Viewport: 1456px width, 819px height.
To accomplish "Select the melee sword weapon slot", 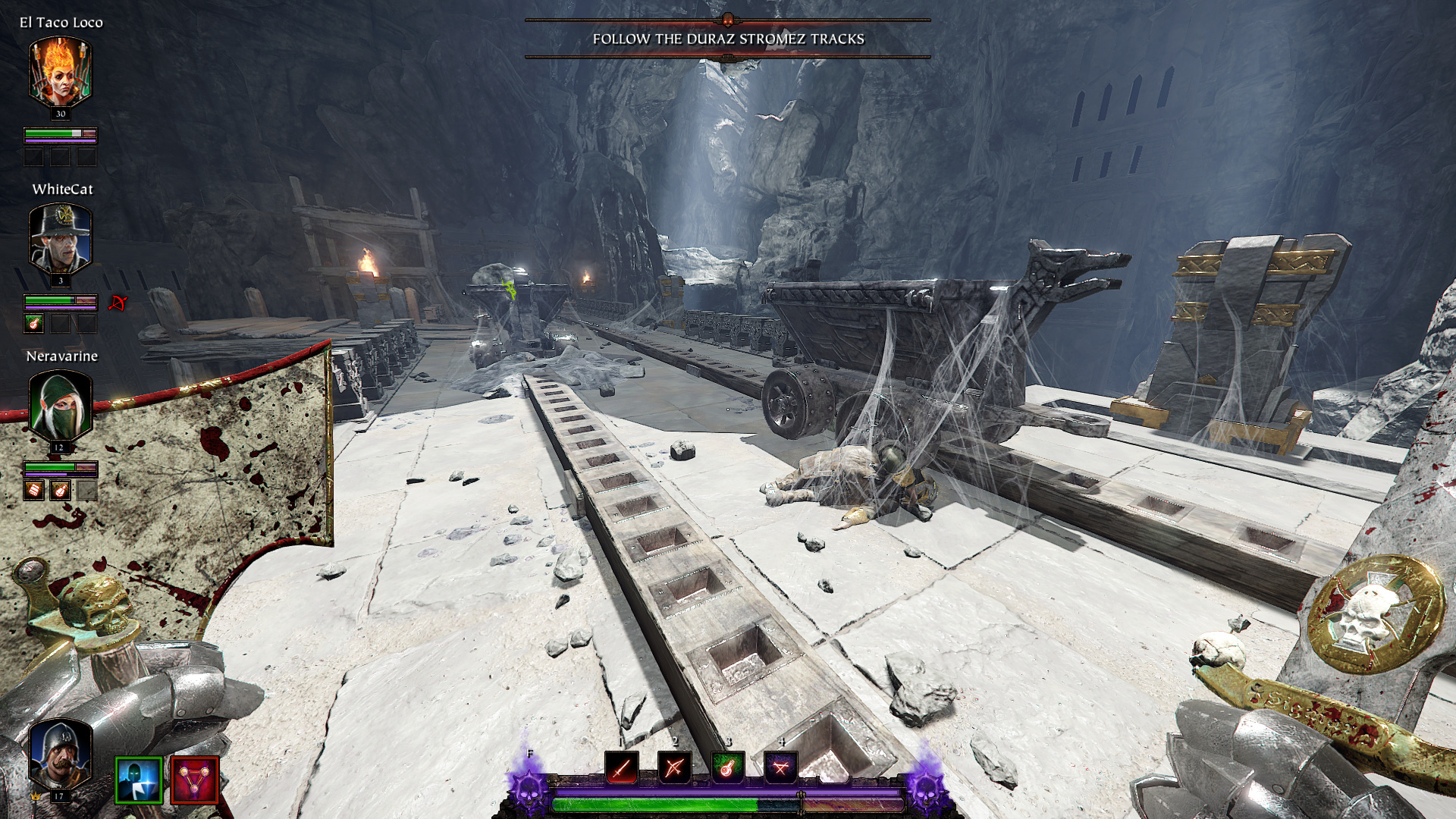I will click(622, 767).
